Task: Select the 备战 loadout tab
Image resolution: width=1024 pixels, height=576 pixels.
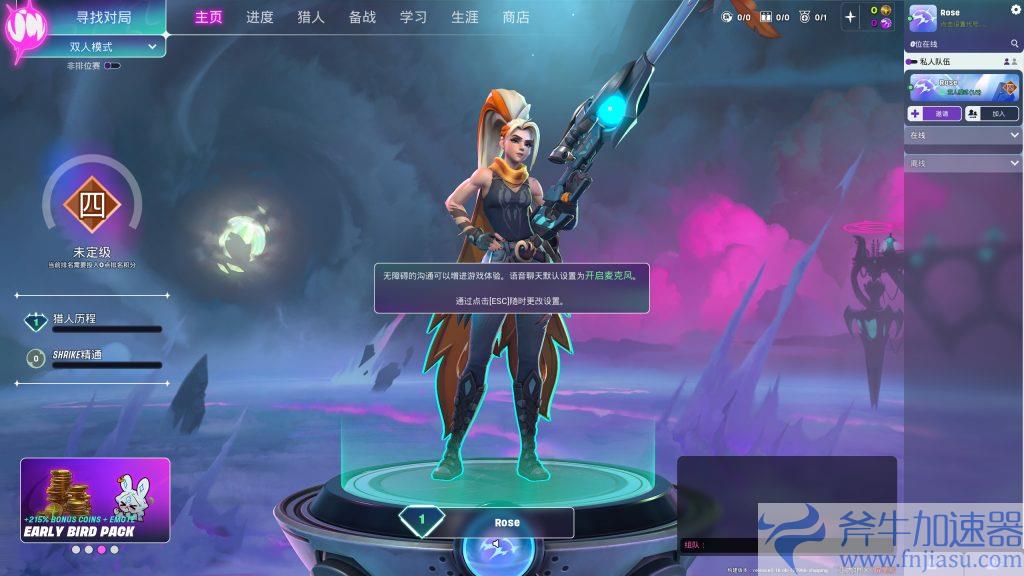Action: (362, 17)
